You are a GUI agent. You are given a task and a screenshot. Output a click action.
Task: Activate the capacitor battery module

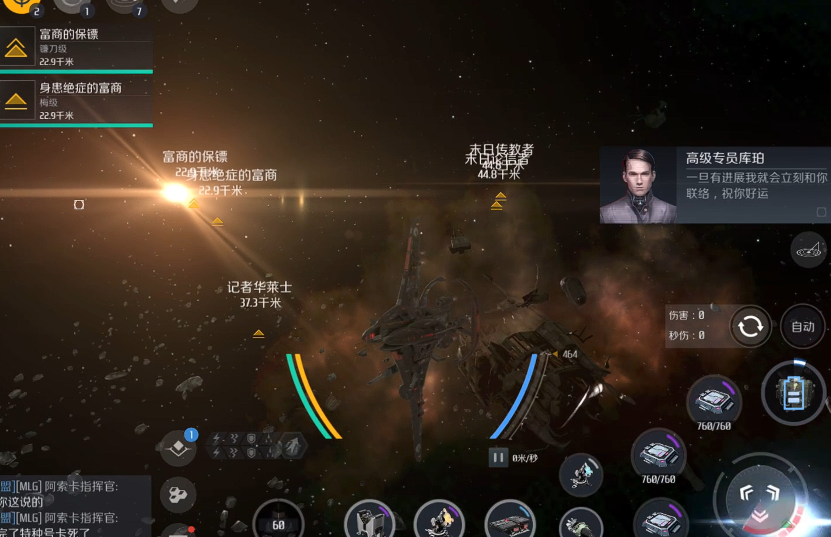click(x=794, y=393)
